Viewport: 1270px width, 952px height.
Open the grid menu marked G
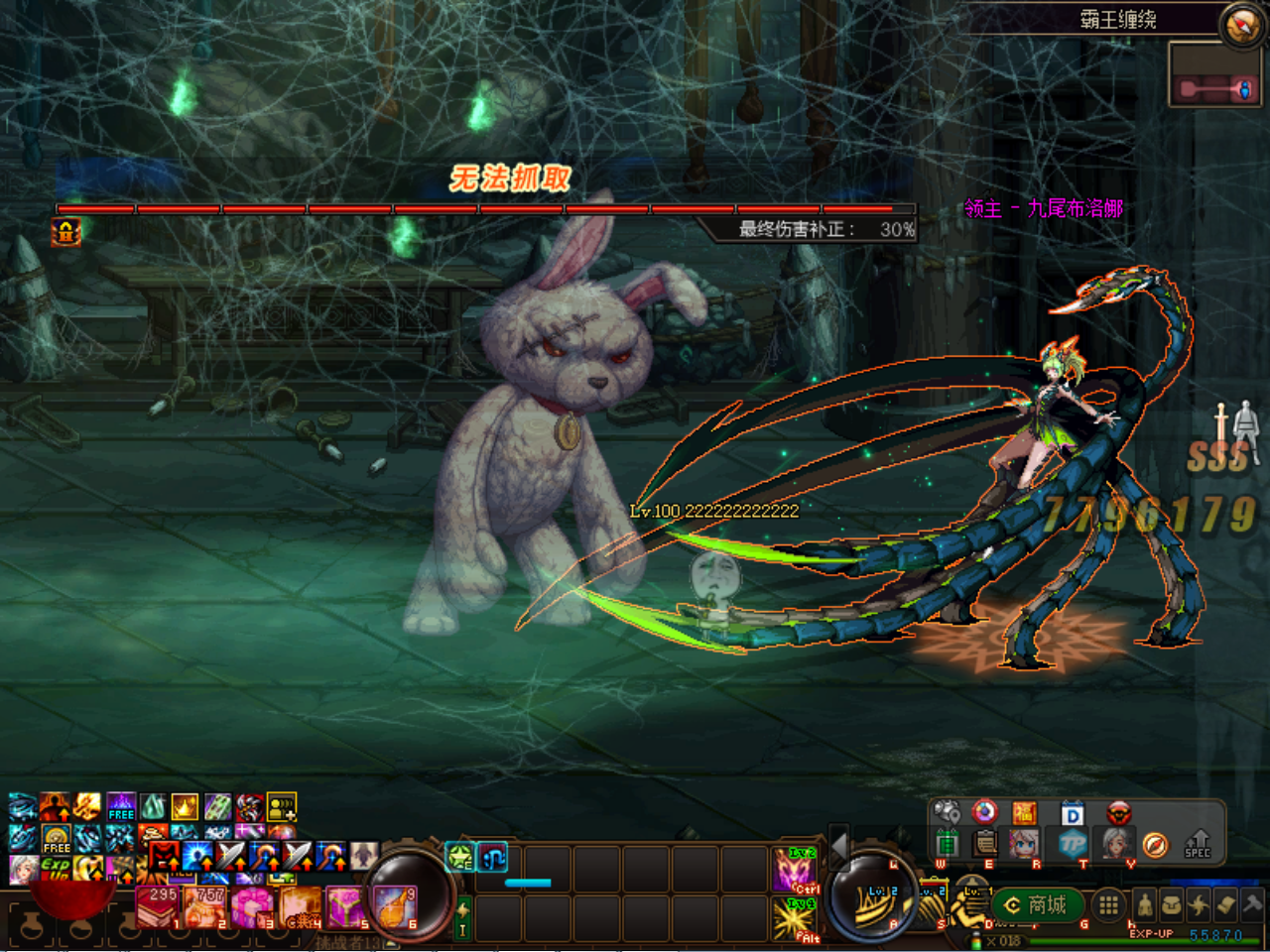click(x=1108, y=905)
